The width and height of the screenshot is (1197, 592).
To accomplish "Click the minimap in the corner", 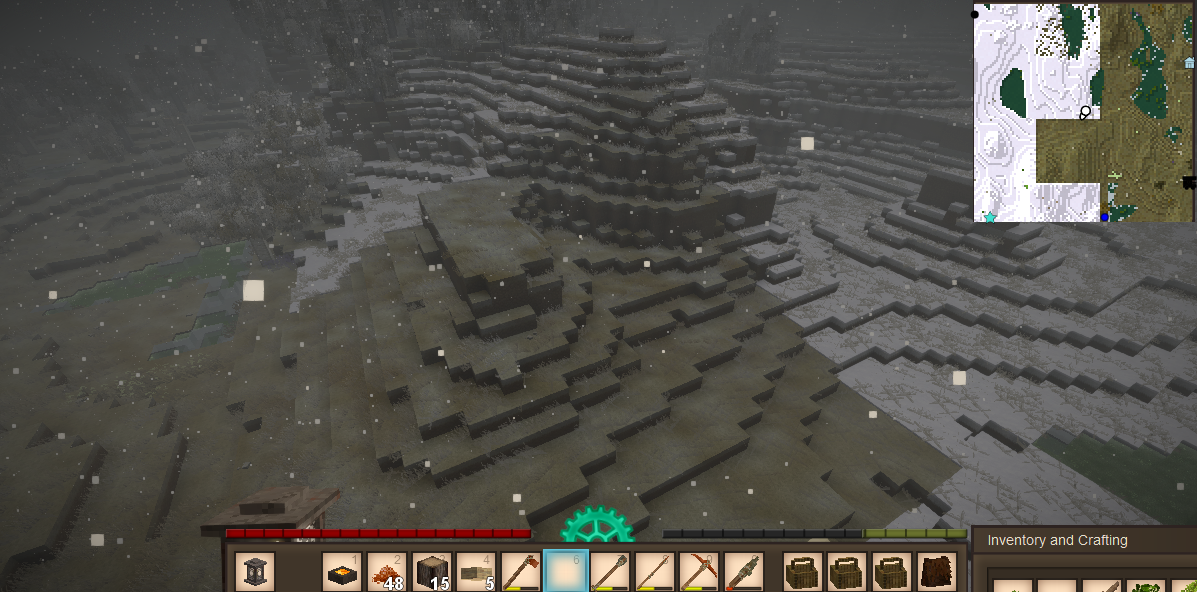I will pos(1084,112).
